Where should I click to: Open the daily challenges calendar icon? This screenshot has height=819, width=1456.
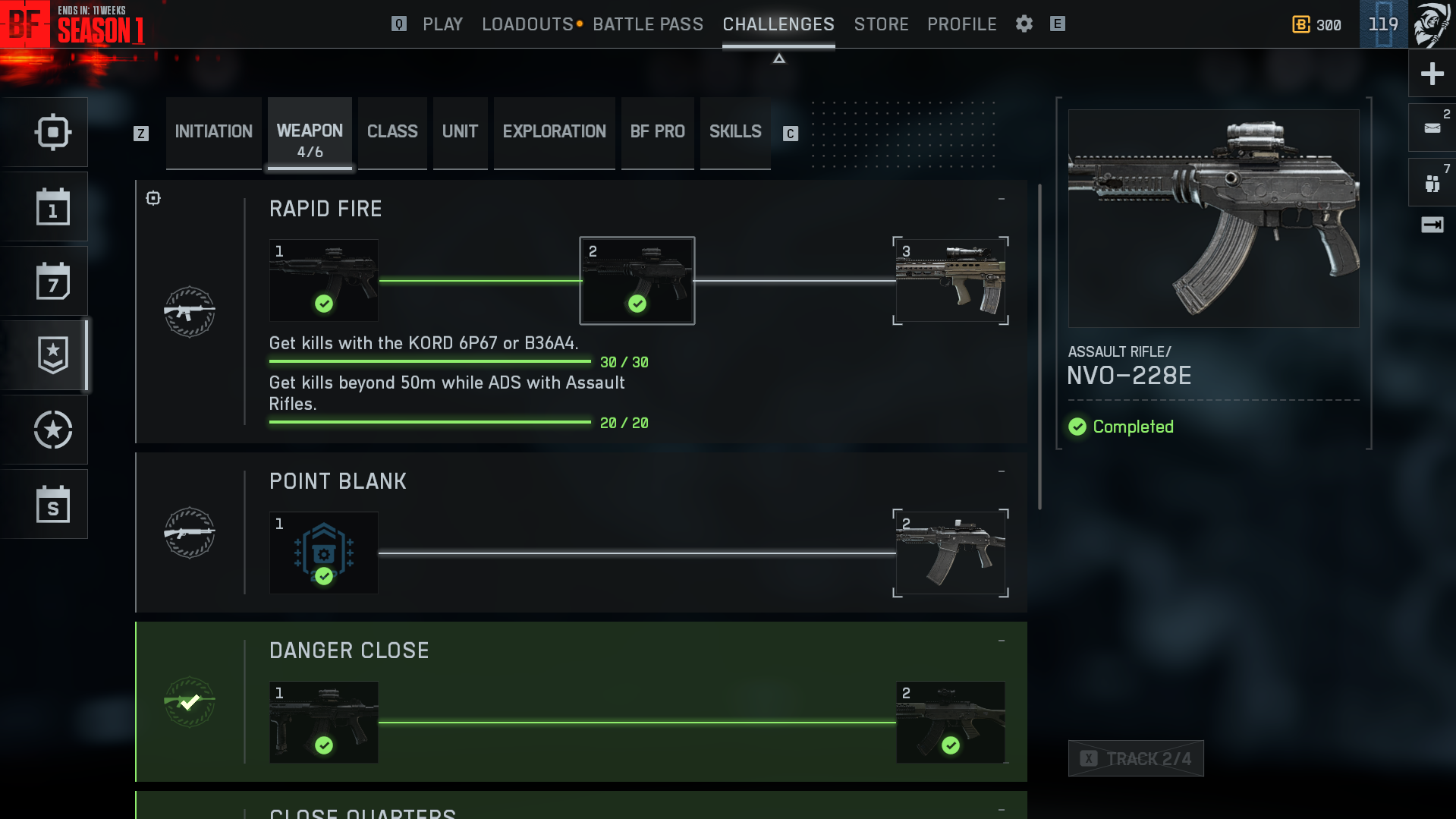click(x=52, y=207)
